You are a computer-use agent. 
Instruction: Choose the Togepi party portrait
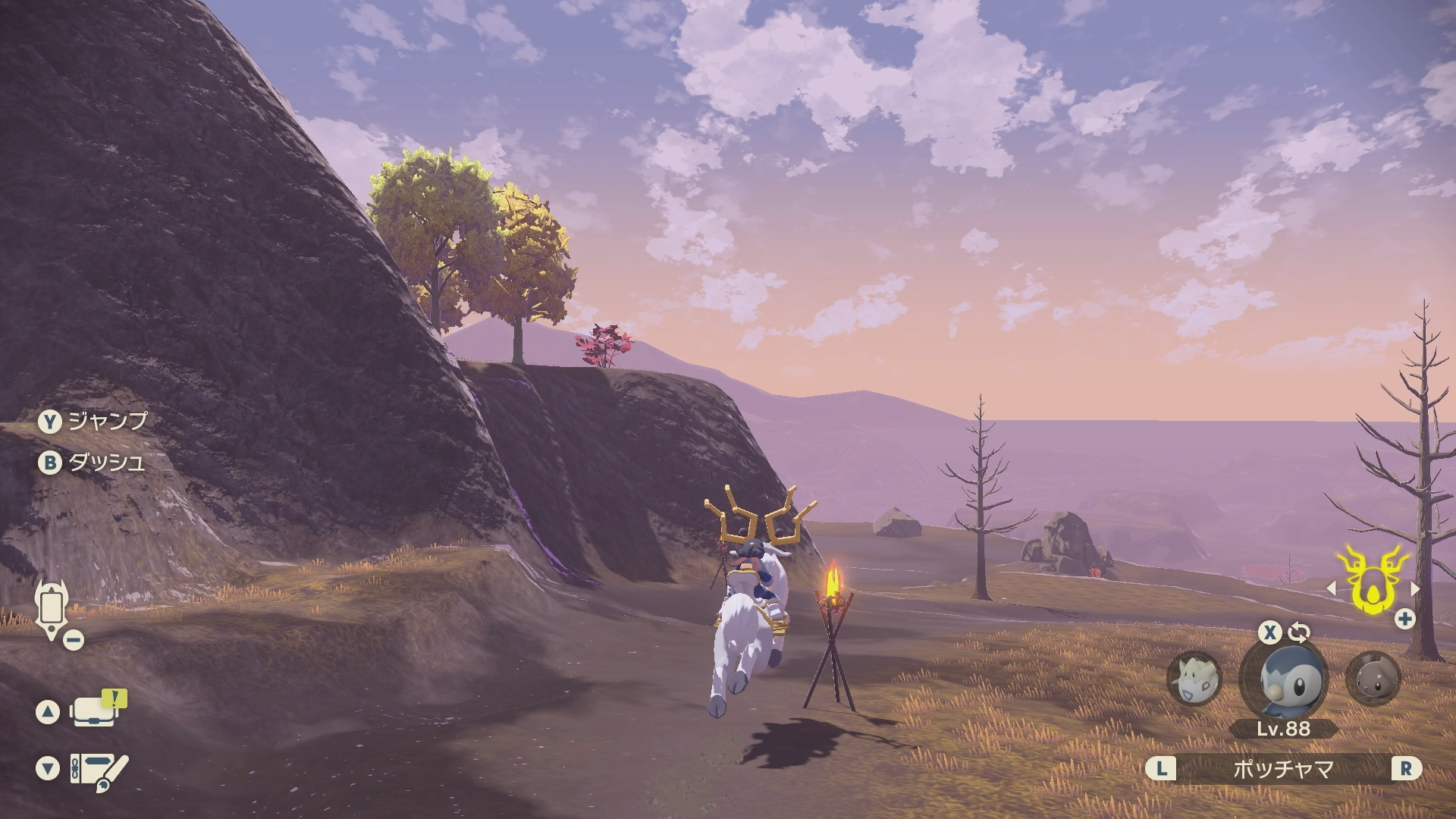coord(1194,679)
